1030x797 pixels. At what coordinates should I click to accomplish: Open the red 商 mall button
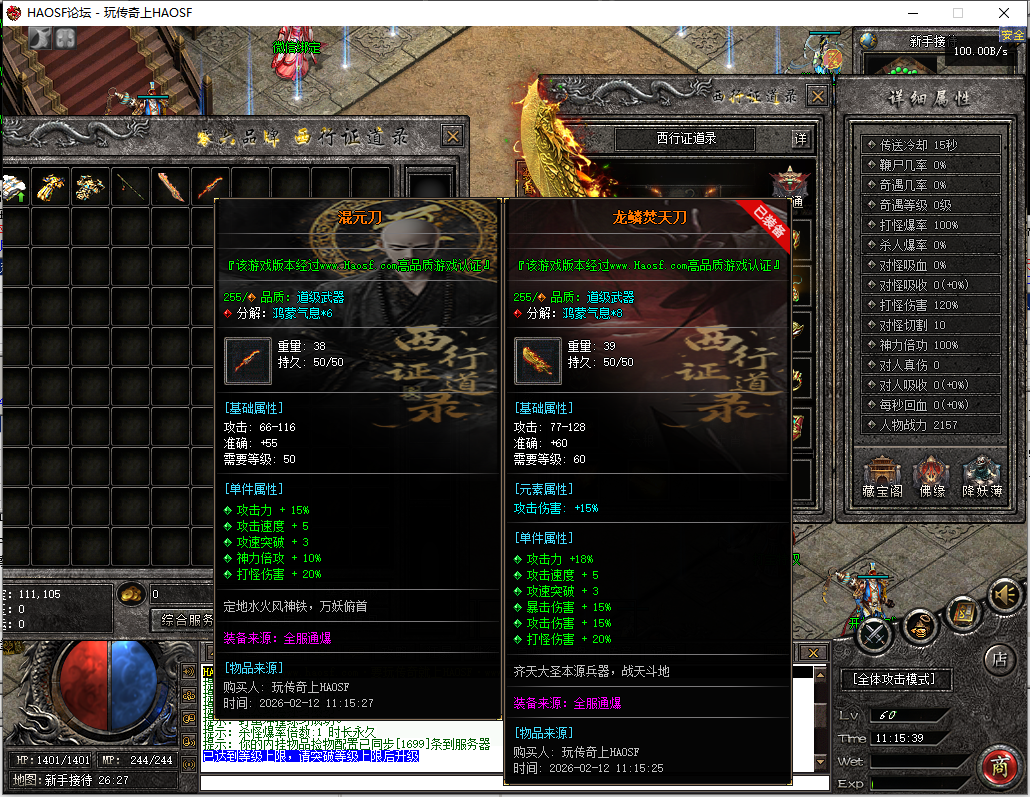tap(998, 767)
